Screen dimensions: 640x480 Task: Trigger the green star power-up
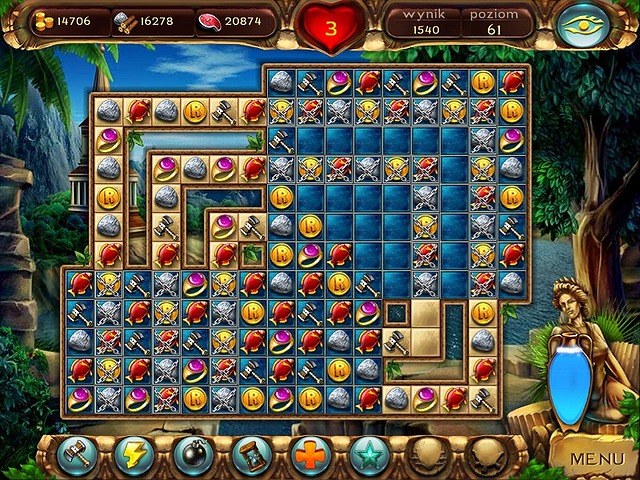click(370, 455)
